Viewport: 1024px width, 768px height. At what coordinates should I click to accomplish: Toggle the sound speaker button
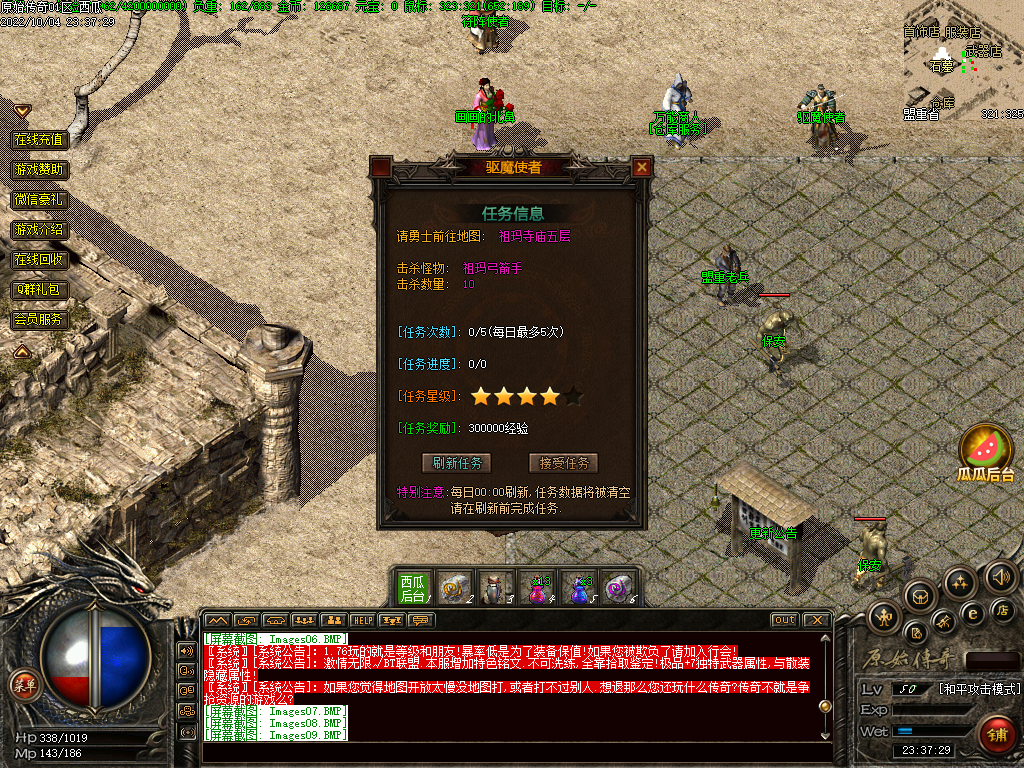[x=1000, y=577]
